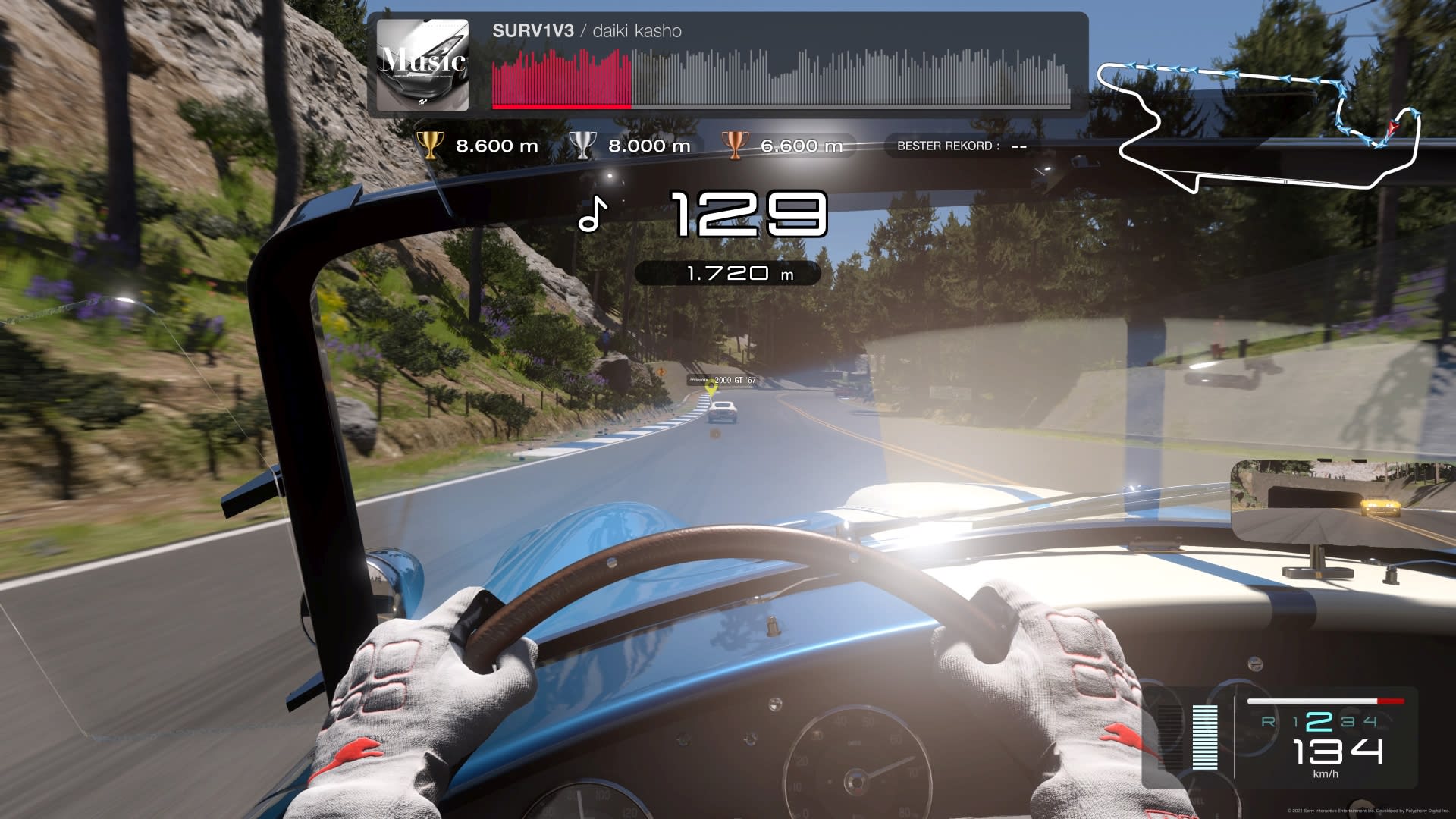Open the track layout minimap
This screenshot has height=819, width=1456.
tap(1259, 127)
